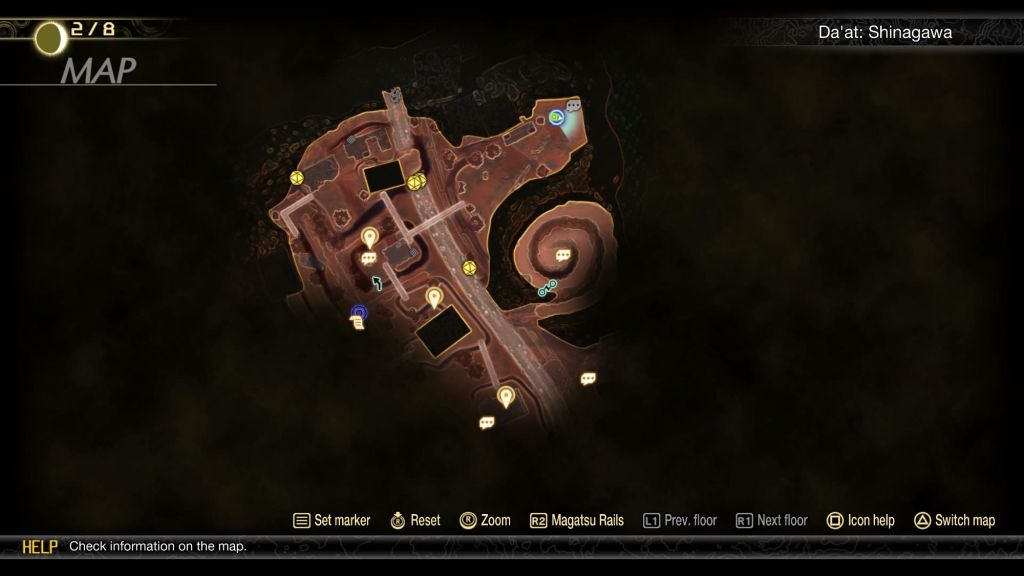
Task: Click the blue swirl marker with scroll
Action: pyautogui.click(x=358, y=316)
